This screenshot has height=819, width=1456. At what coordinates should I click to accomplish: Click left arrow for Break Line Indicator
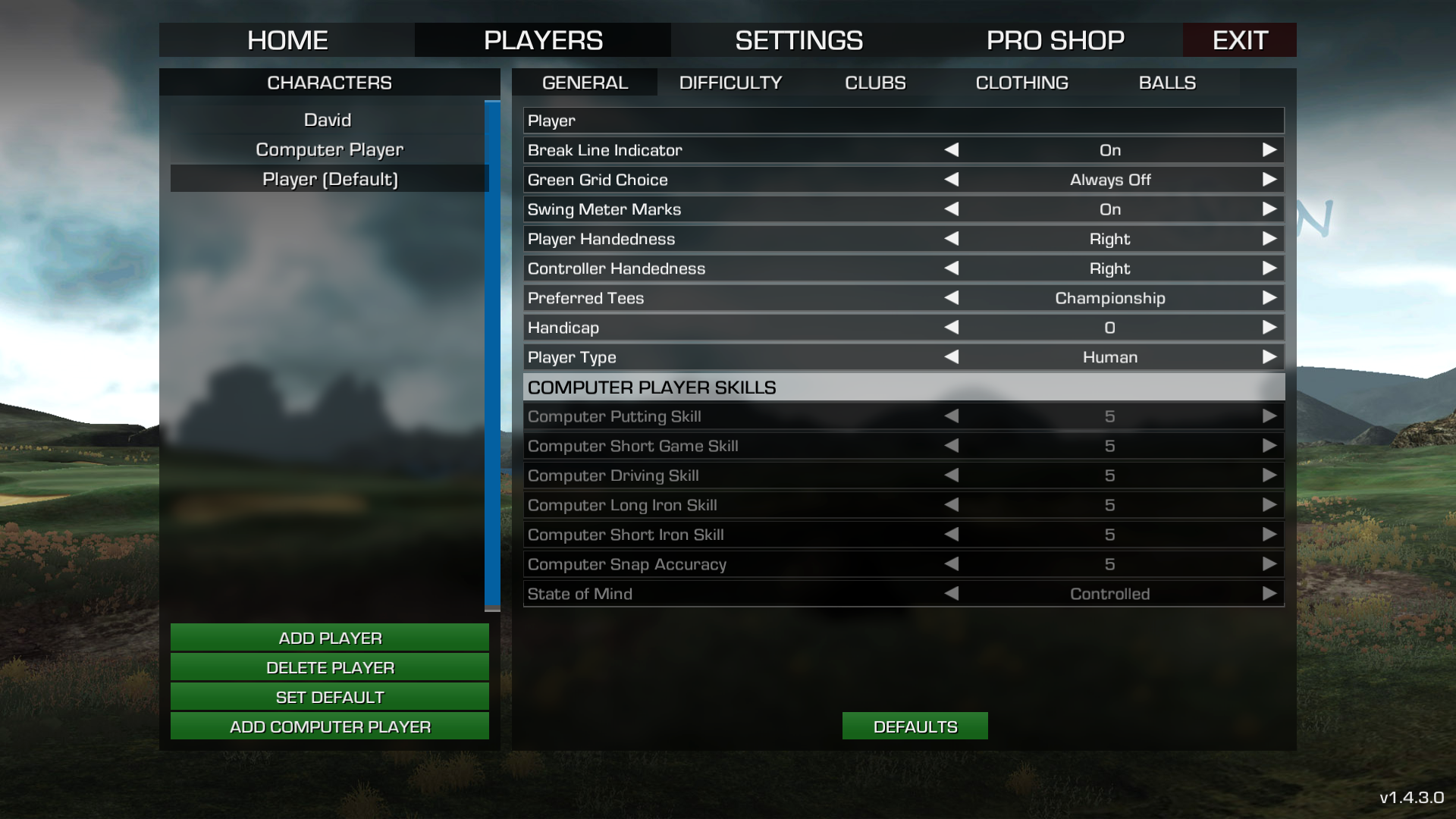pos(952,150)
